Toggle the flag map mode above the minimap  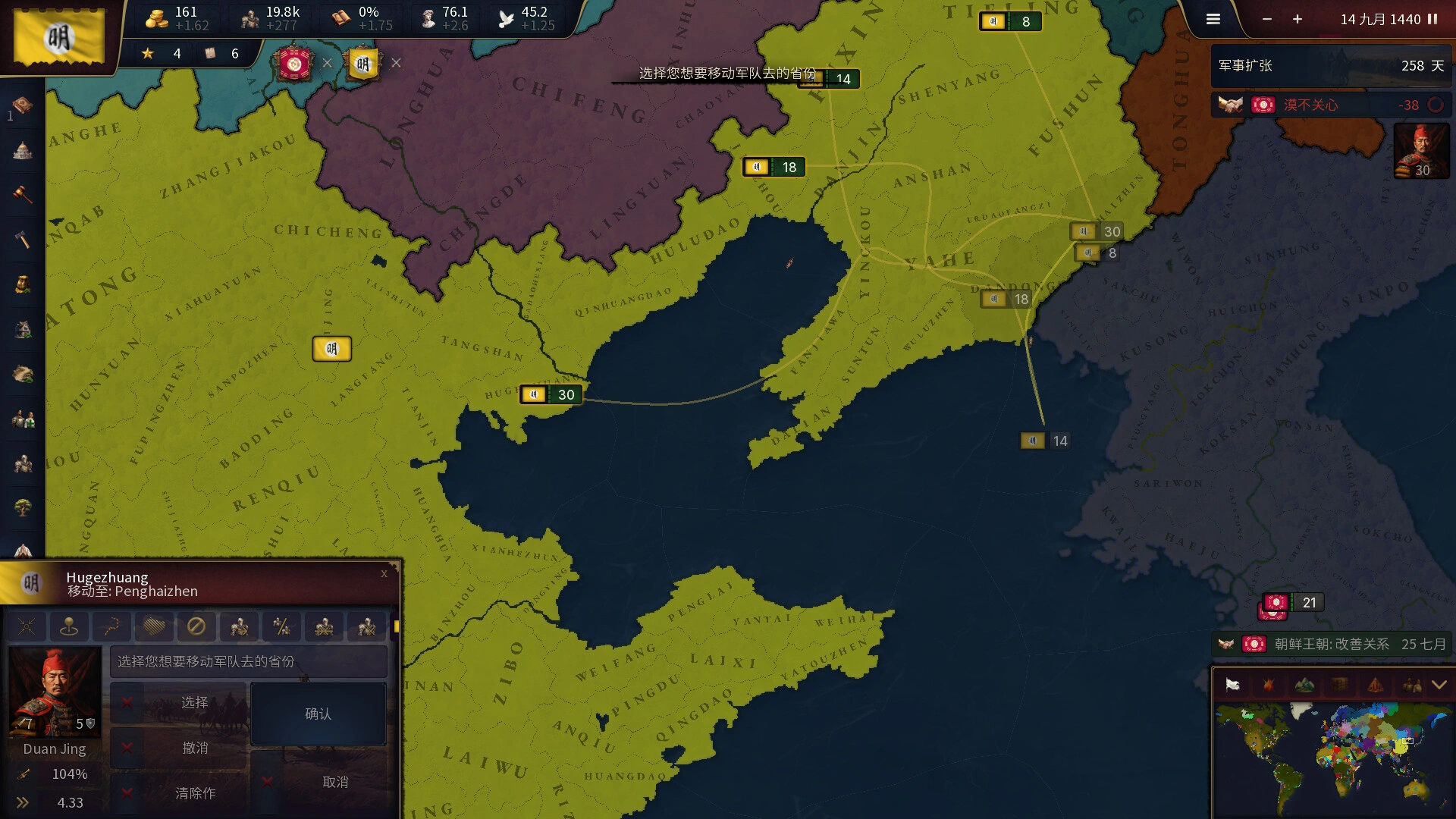[1235, 684]
